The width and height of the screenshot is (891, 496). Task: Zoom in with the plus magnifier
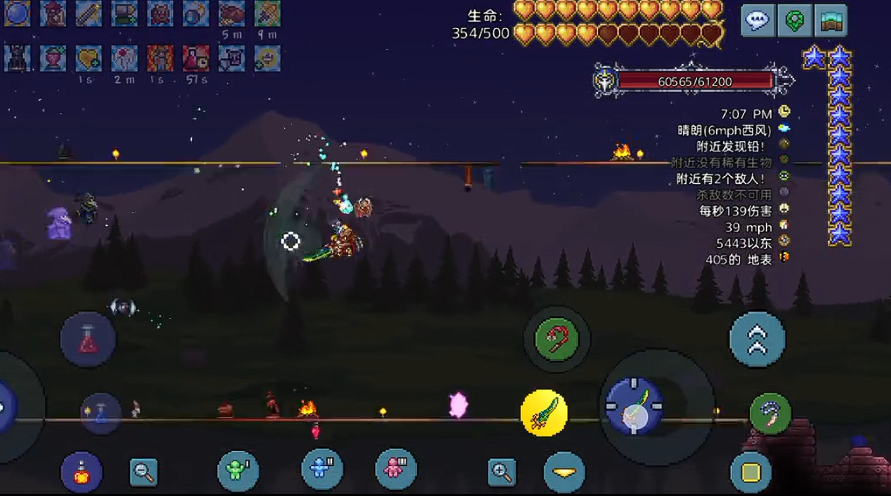(502, 471)
